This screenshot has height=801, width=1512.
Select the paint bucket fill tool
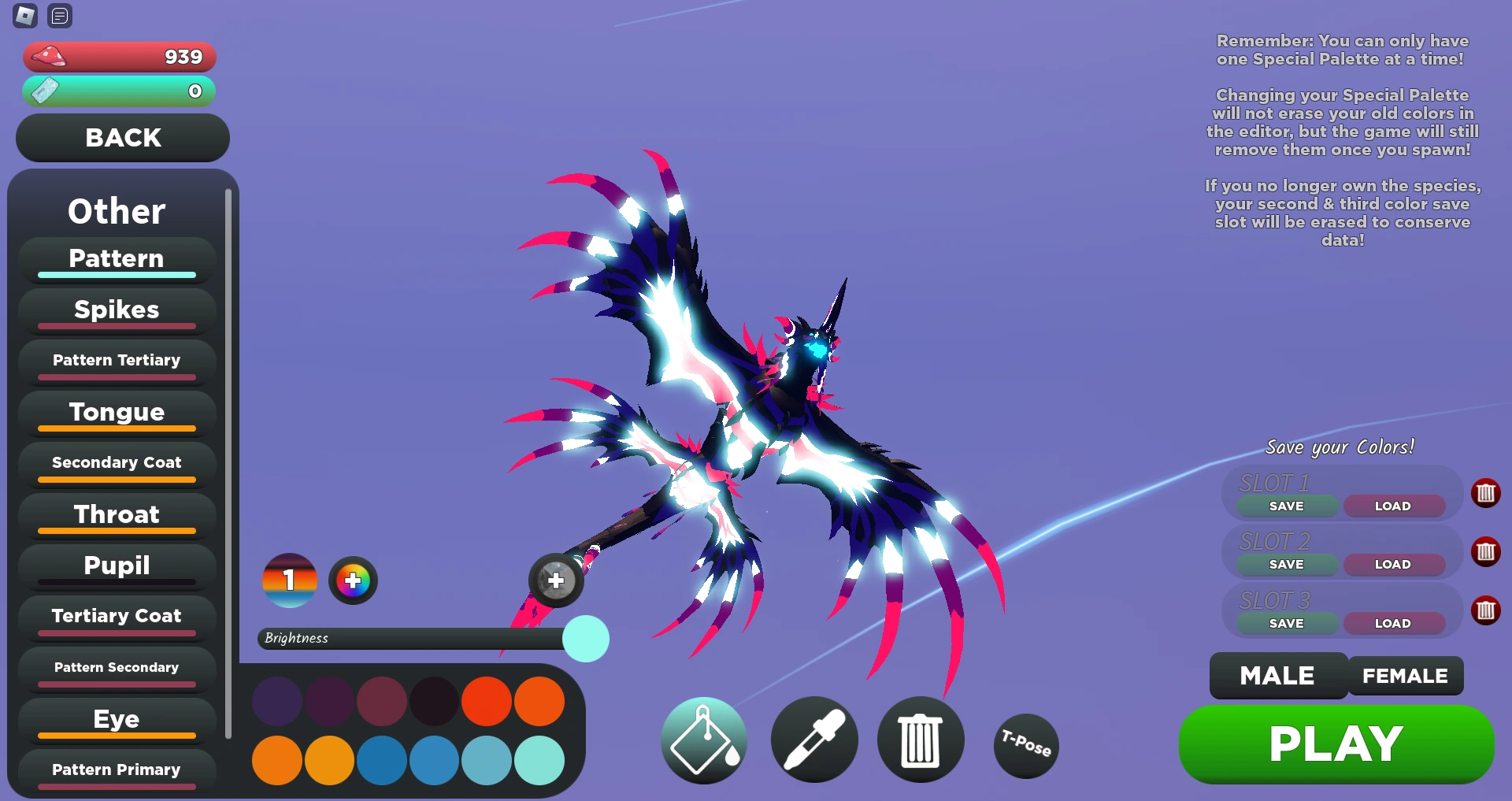(x=703, y=740)
